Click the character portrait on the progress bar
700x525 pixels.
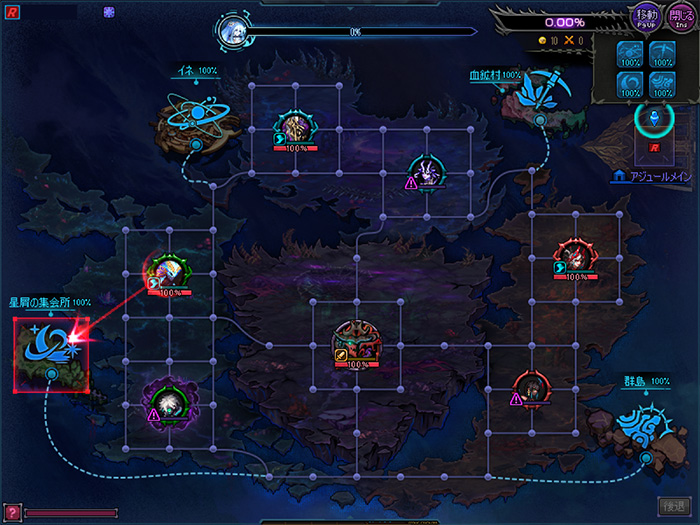pyautogui.click(x=232, y=31)
